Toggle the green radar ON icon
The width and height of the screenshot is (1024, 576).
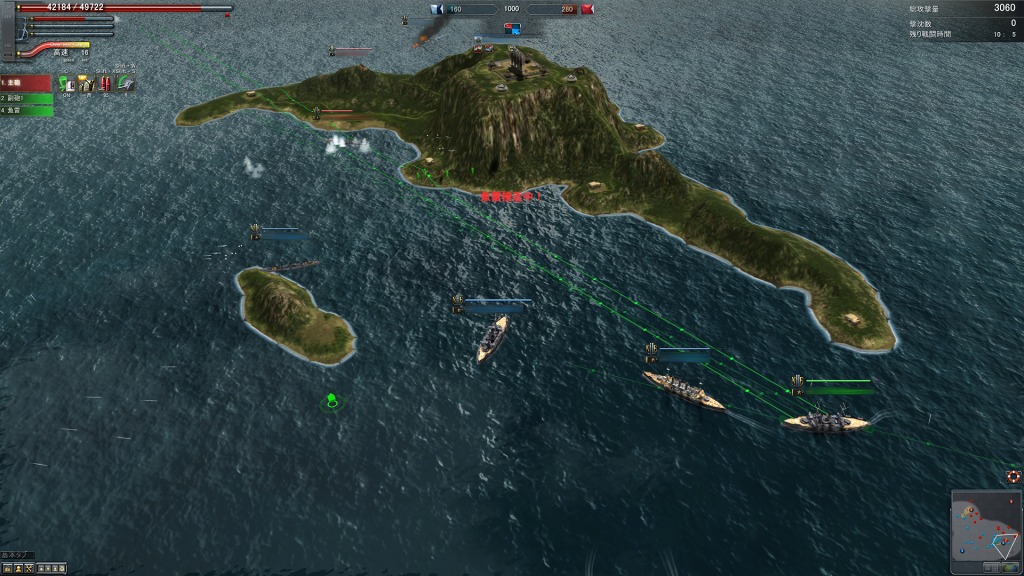coord(66,84)
